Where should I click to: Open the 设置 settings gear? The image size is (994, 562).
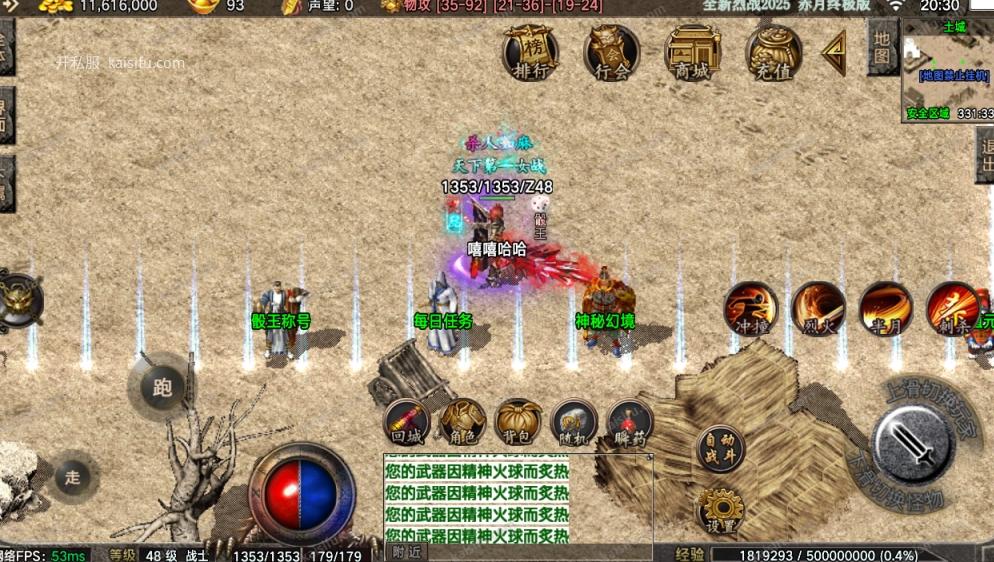click(720, 509)
